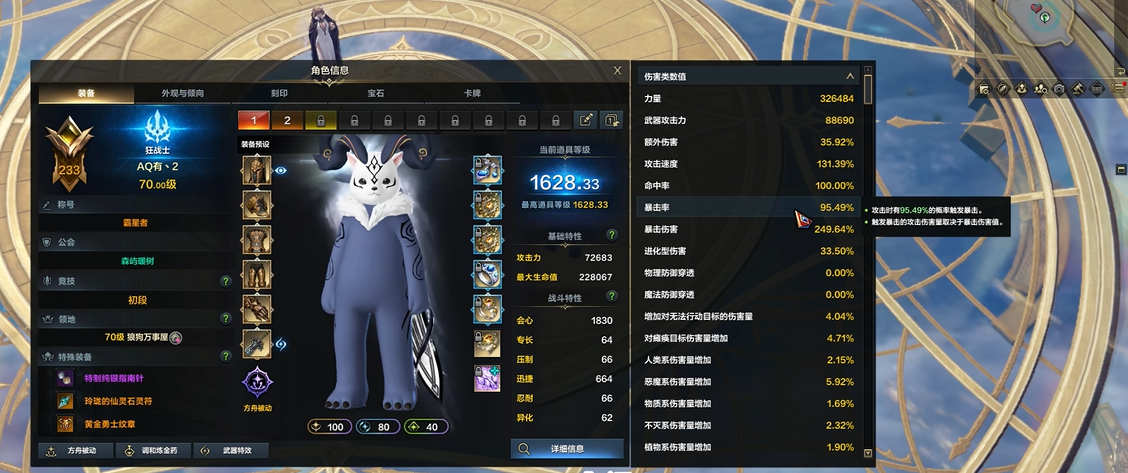Close the 角色信息 character window
Viewport: 1128px width, 473px height.
tap(617, 70)
